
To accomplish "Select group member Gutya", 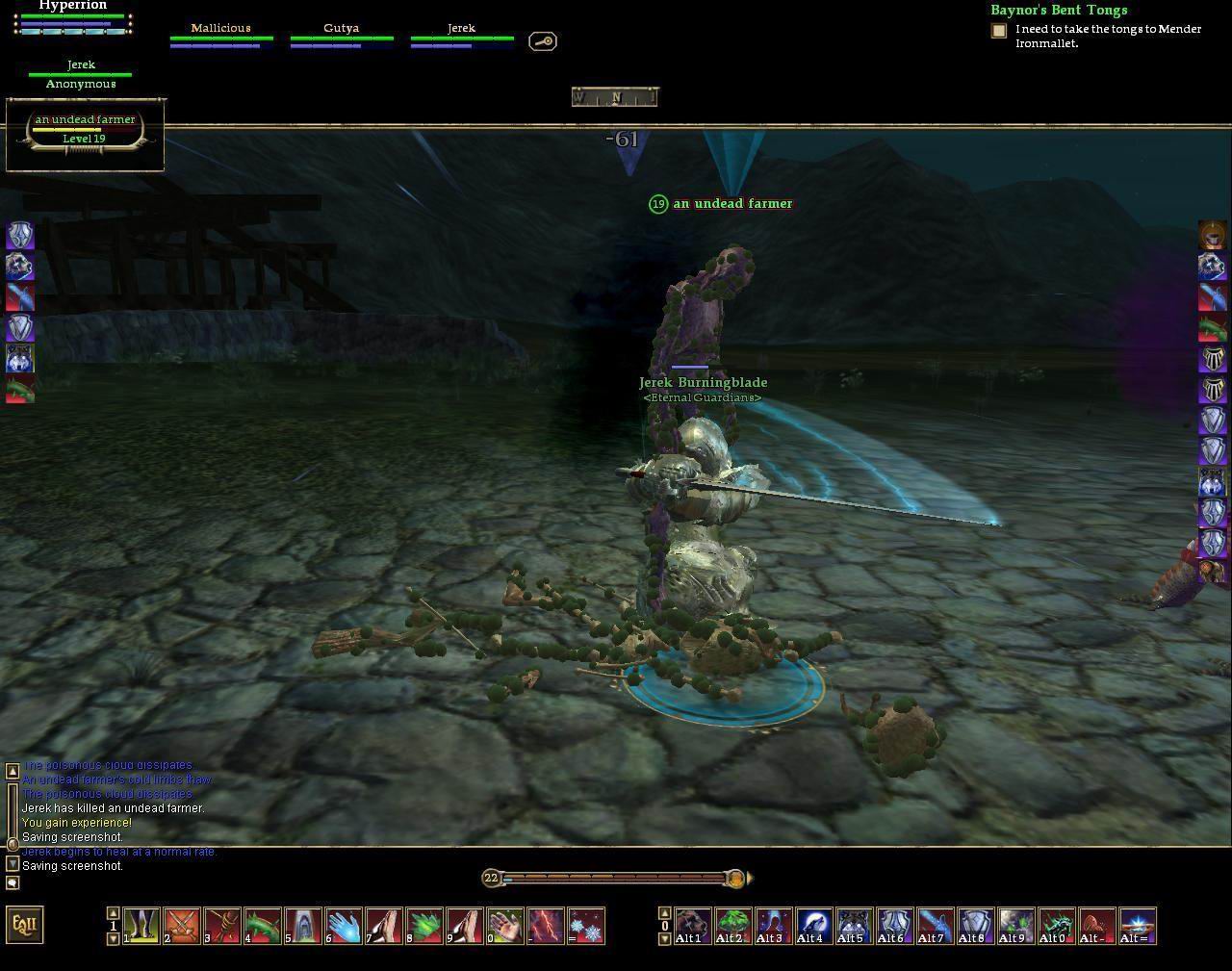I will click(341, 35).
